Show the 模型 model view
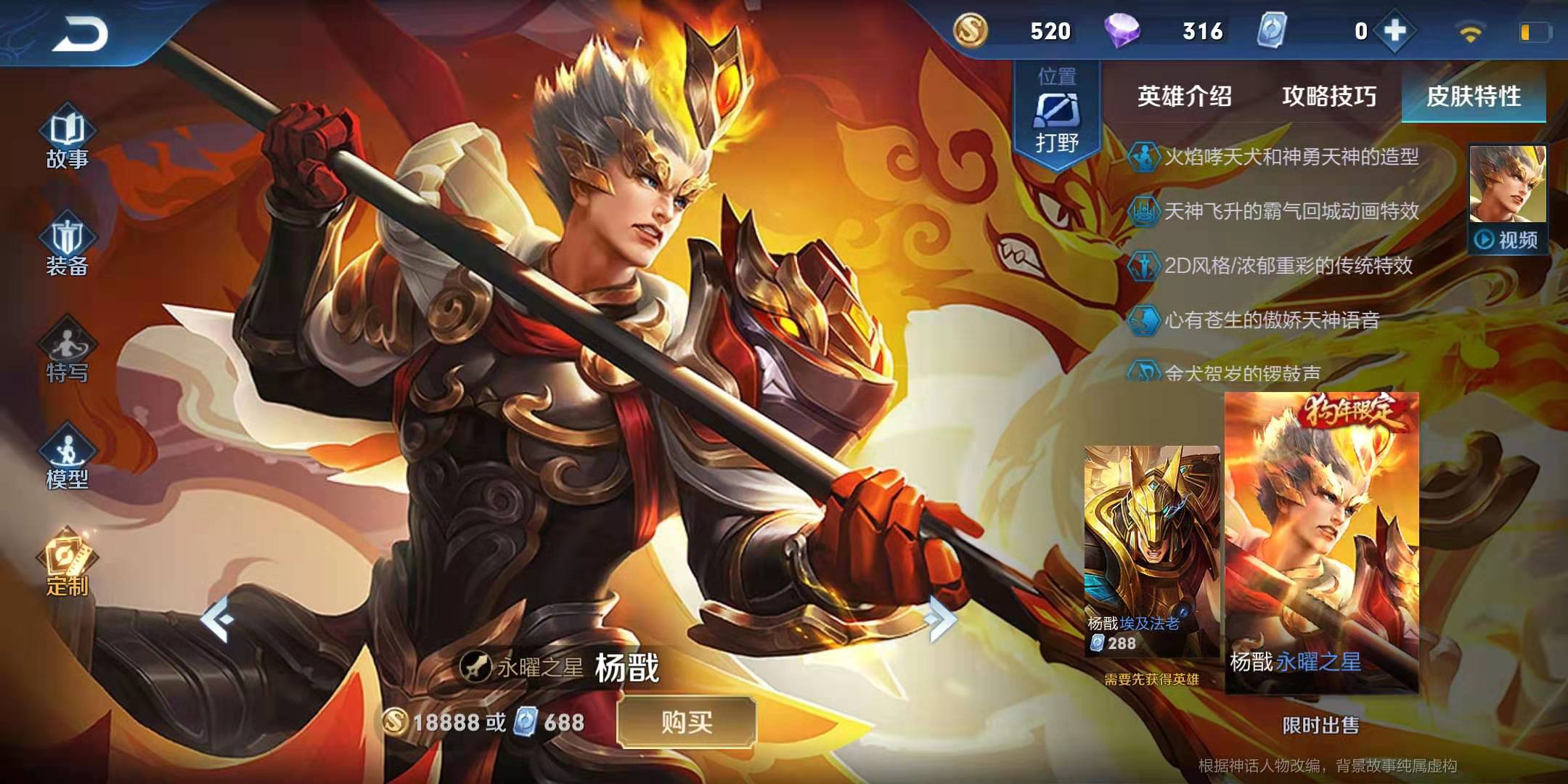Image resolution: width=1568 pixels, height=784 pixels. point(67,459)
